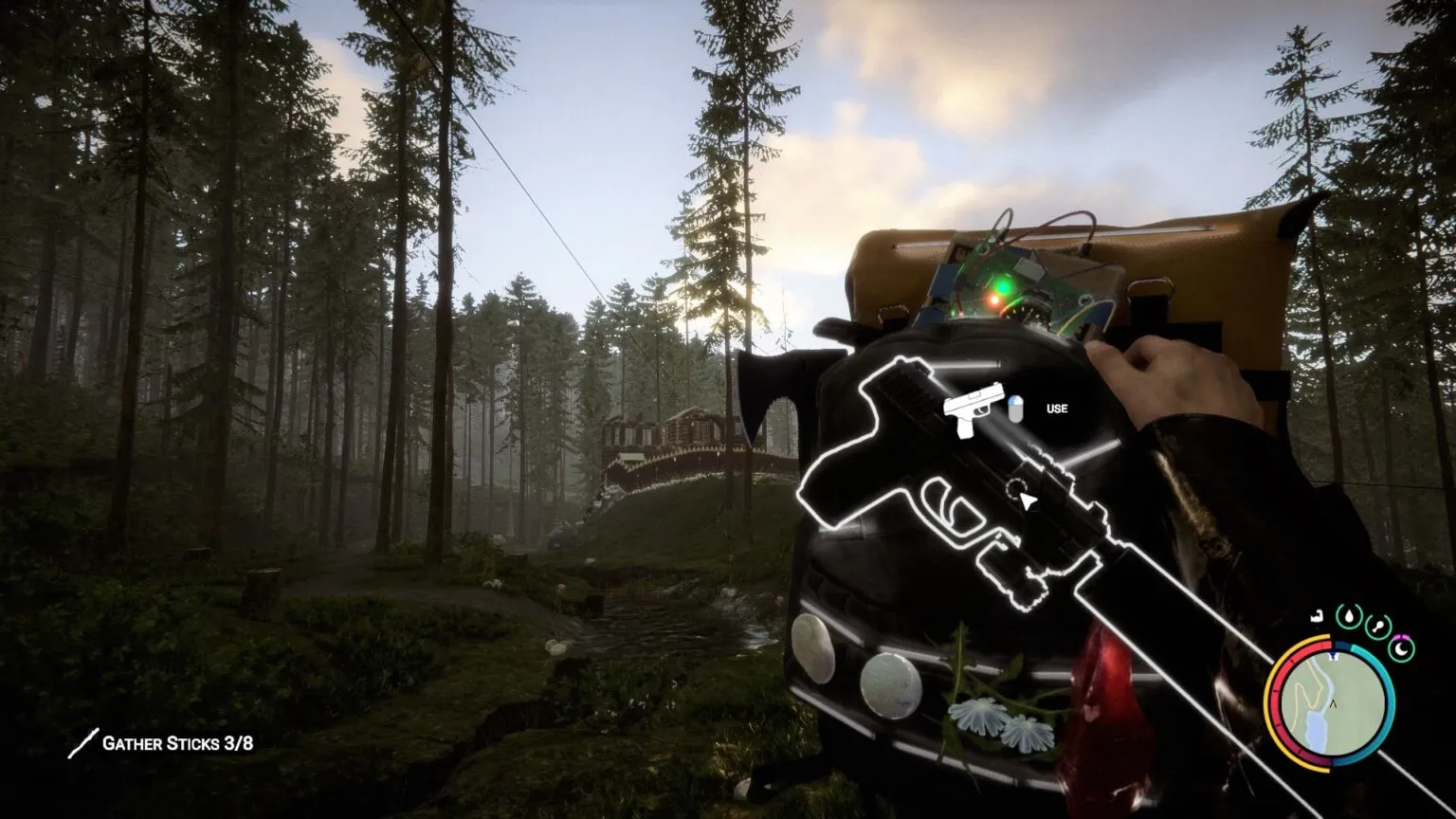
Task: Click the crescent moon rest status icon
Action: (x=1401, y=648)
